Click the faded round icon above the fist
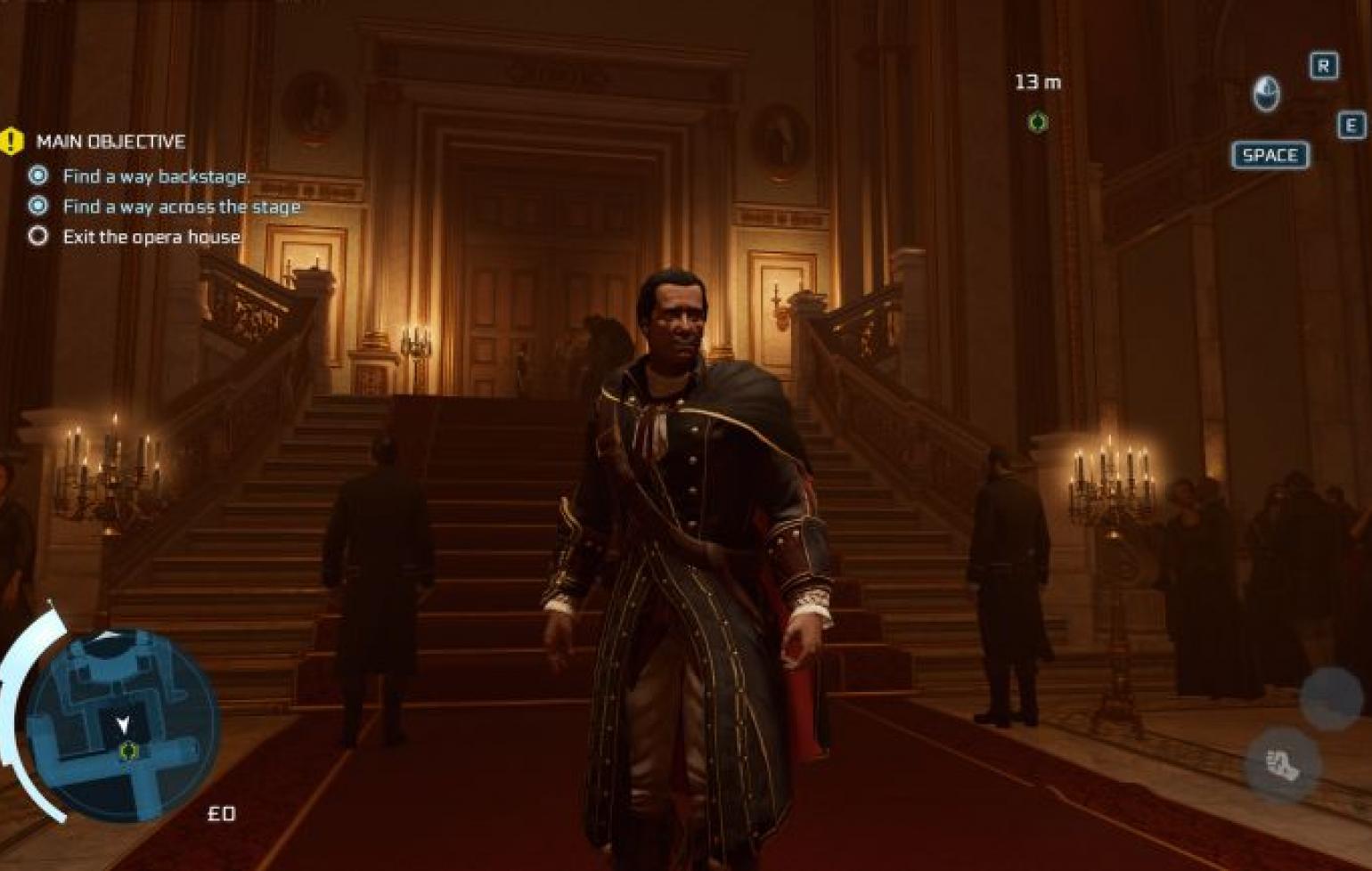 coord(1330,697)
